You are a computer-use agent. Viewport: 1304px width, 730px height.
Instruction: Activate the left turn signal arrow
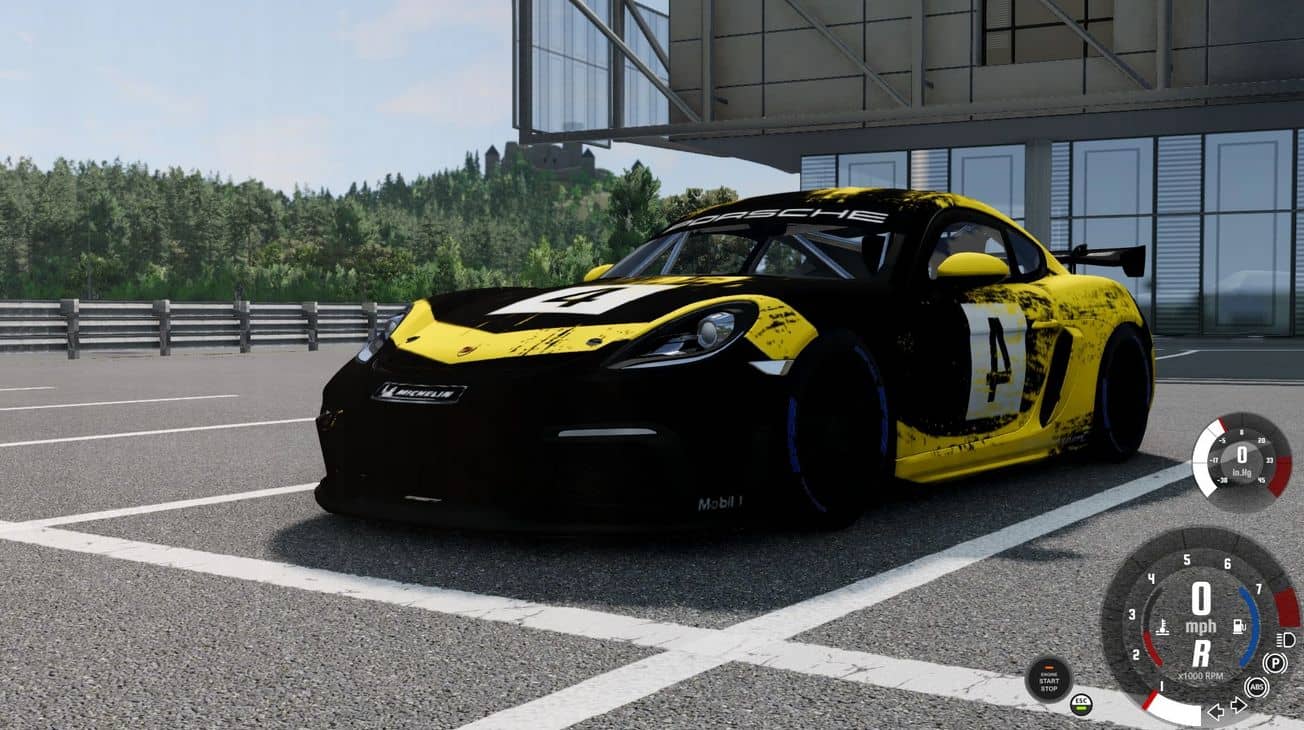coord(1216,711)
